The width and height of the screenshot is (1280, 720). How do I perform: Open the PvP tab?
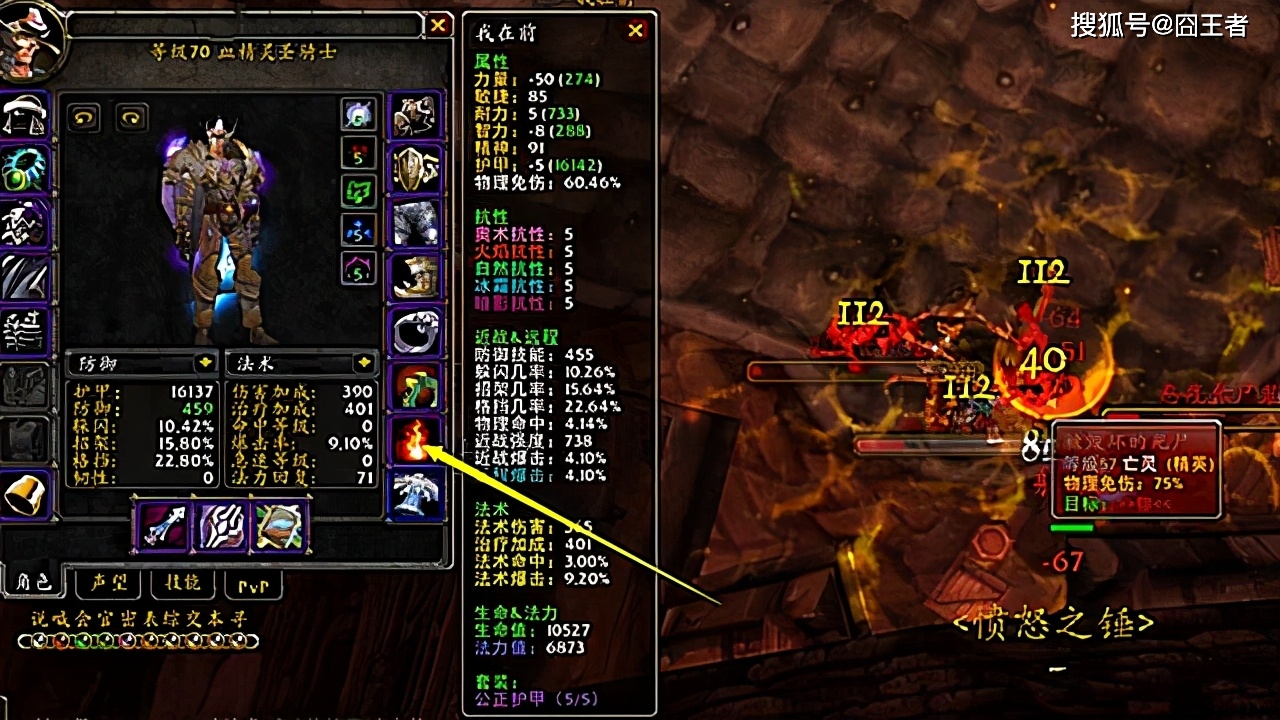point(251,584)
